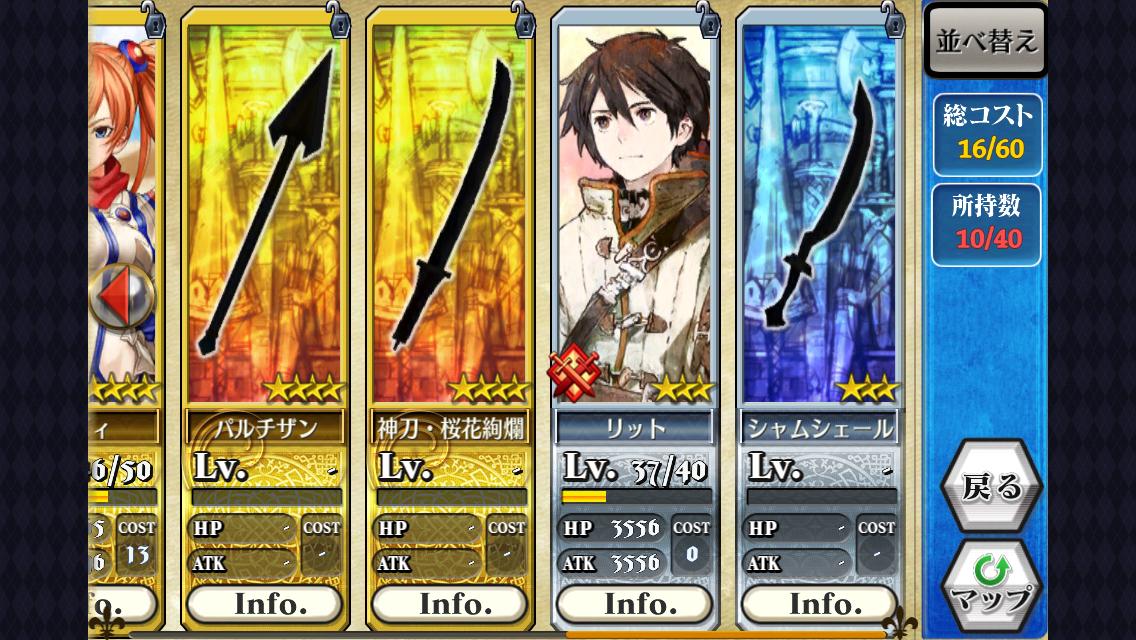Toggle the lock on パルチザン card
1136x640 pixels.
point(338,17)
